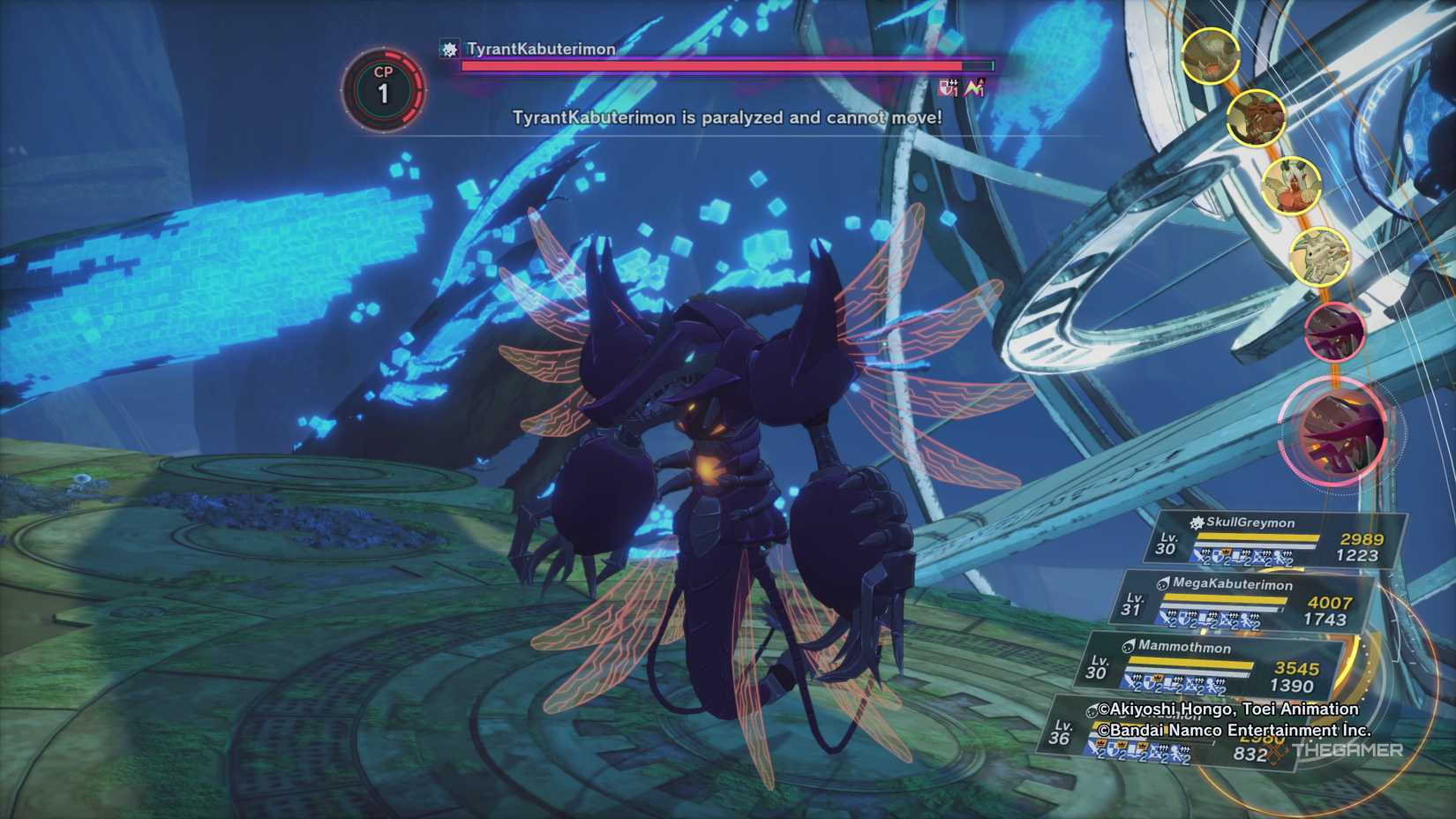Select the defense buff icon under the boss health bar

[x=945, y=88]
